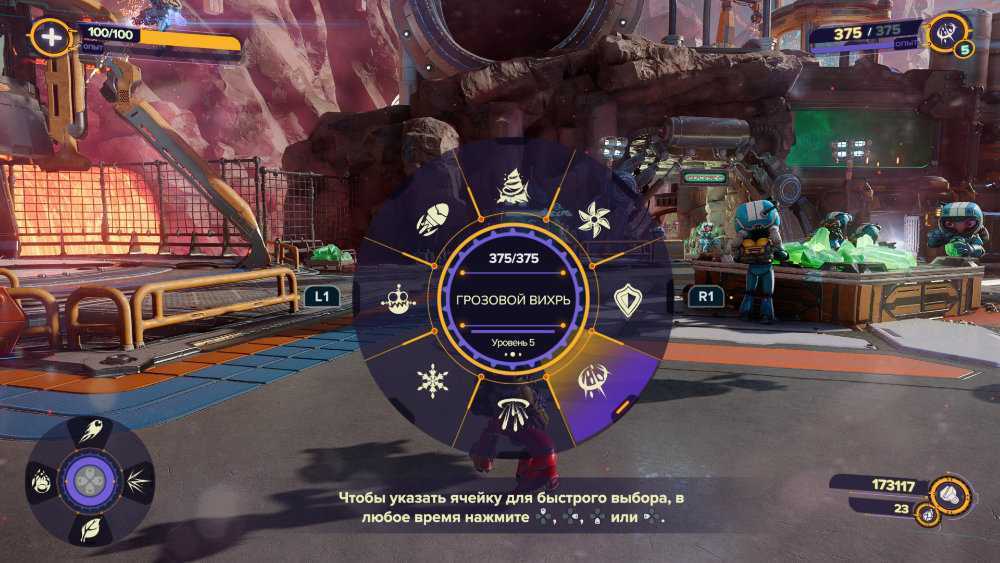Pick the shield weapon slot

tap(627, 300)
